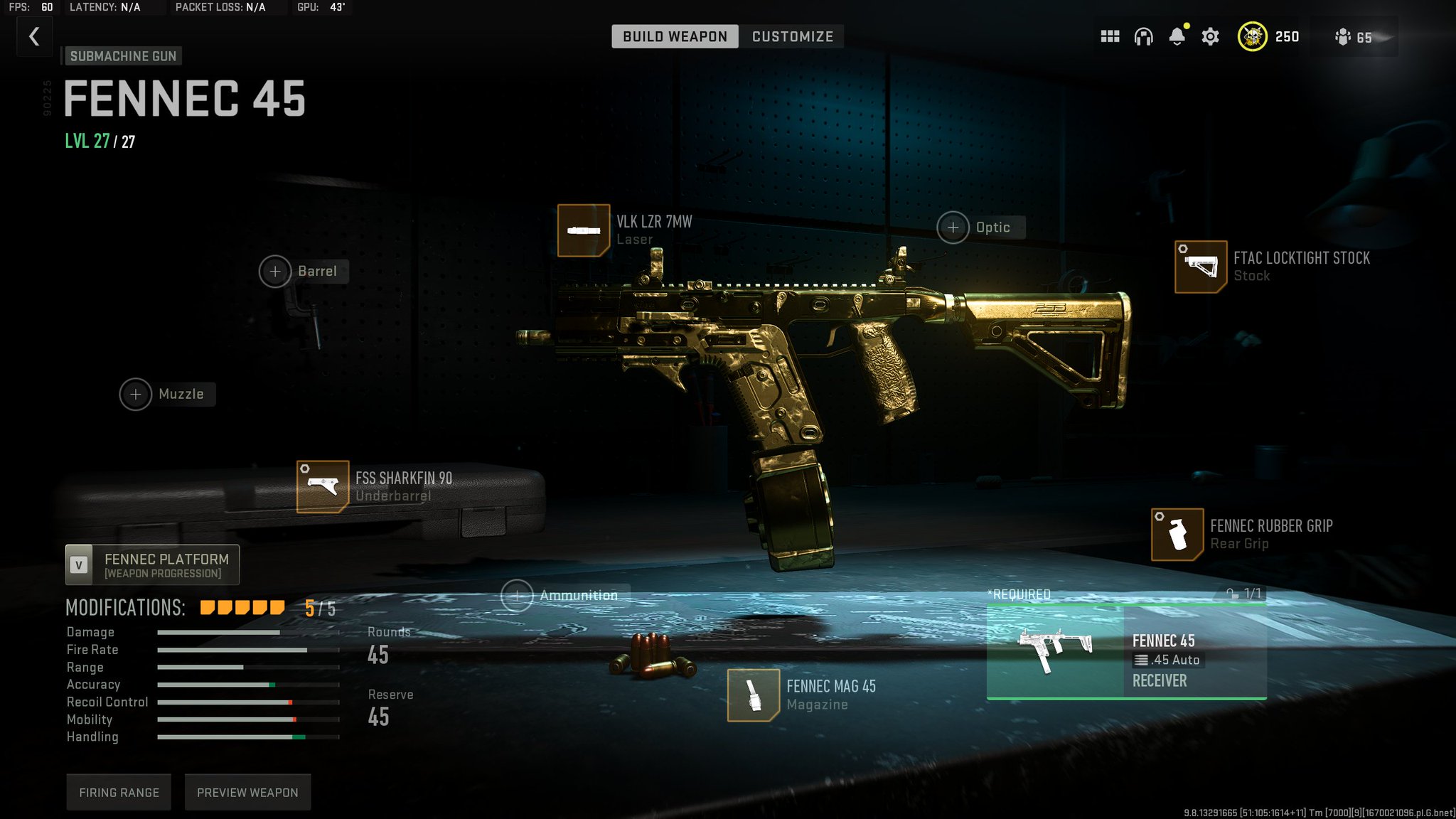This screenshot has height=819, width=1456.
Task: Go back using the arrow button
Action: (x=34, y=36)
